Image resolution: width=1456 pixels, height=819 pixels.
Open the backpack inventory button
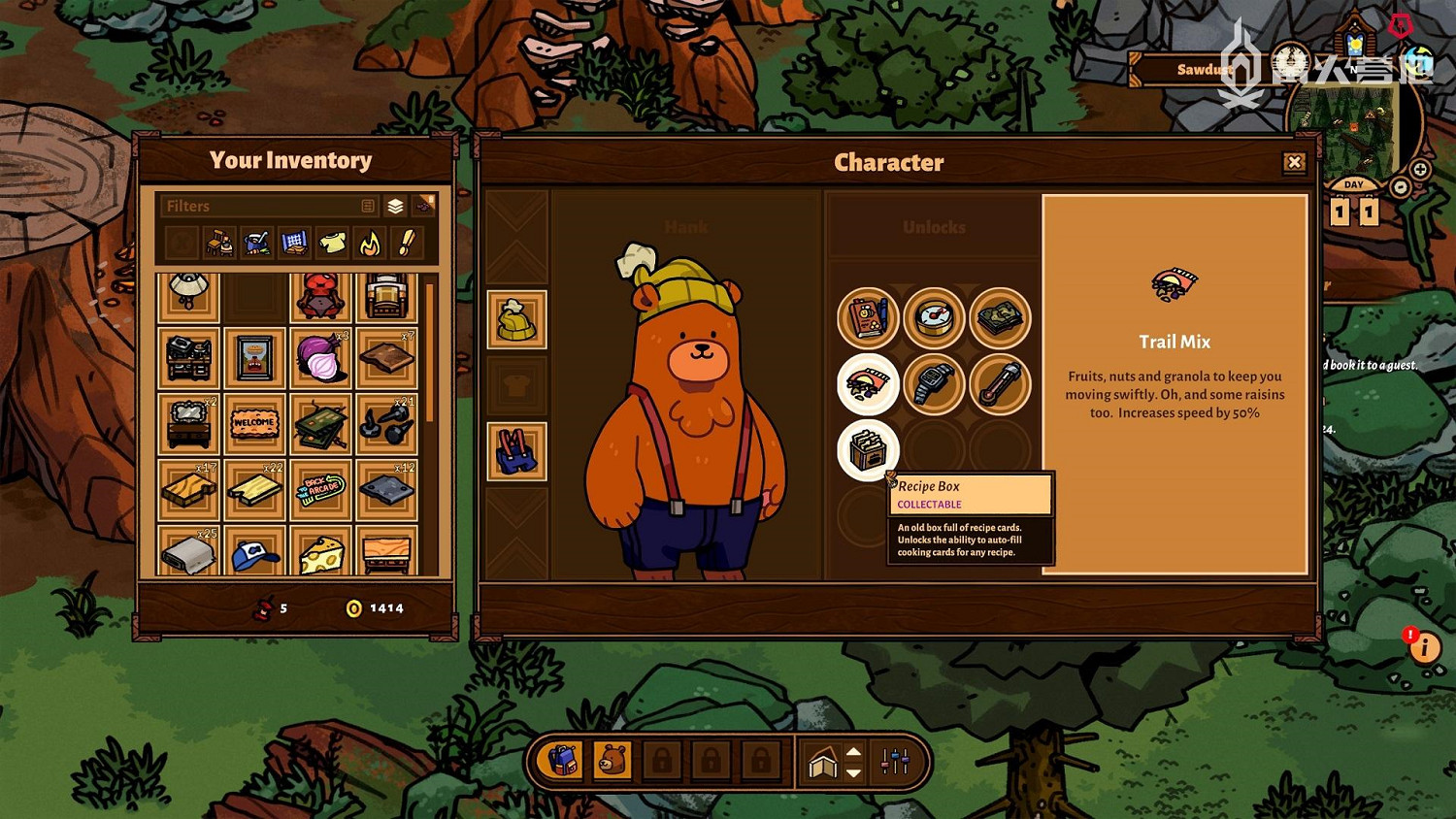coord(563,761)
